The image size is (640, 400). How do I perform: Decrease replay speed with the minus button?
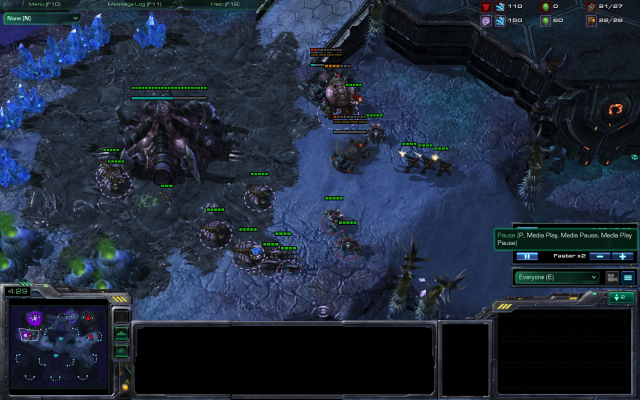(600, 257)
